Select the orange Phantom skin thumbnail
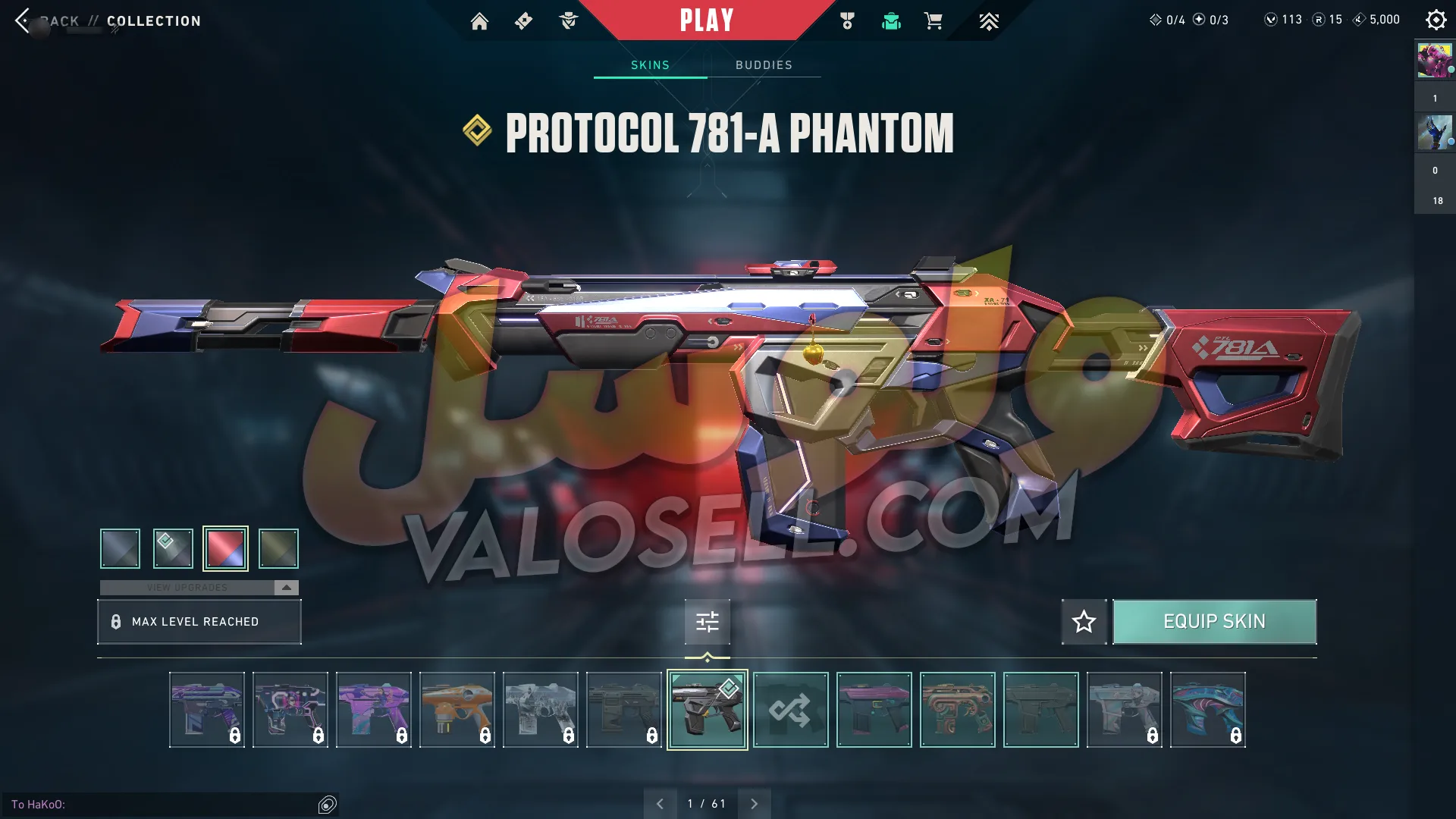This screenshot has width=1456, height=819. (457, 710)
